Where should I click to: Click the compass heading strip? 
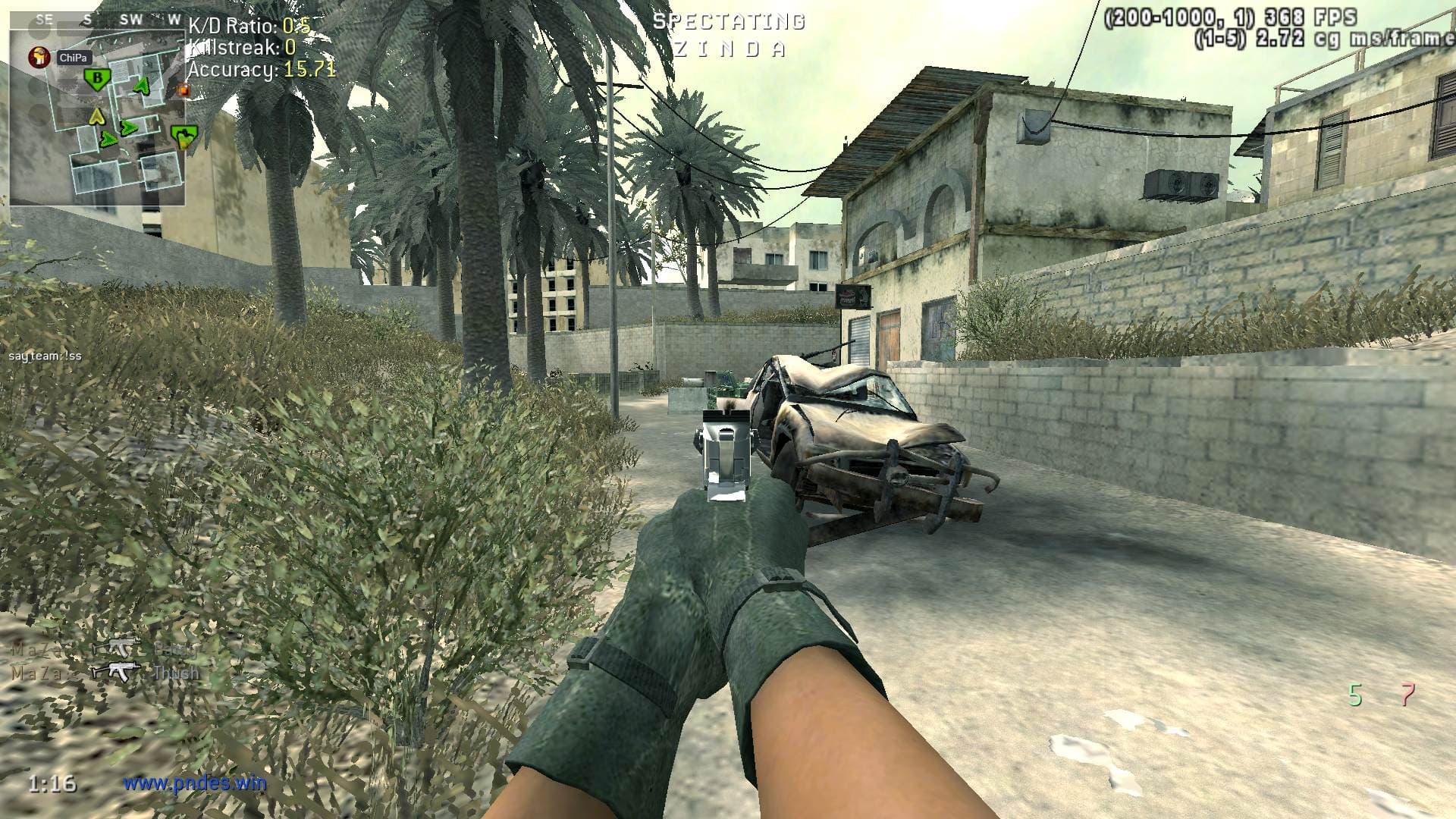click(x=97, y=20)
